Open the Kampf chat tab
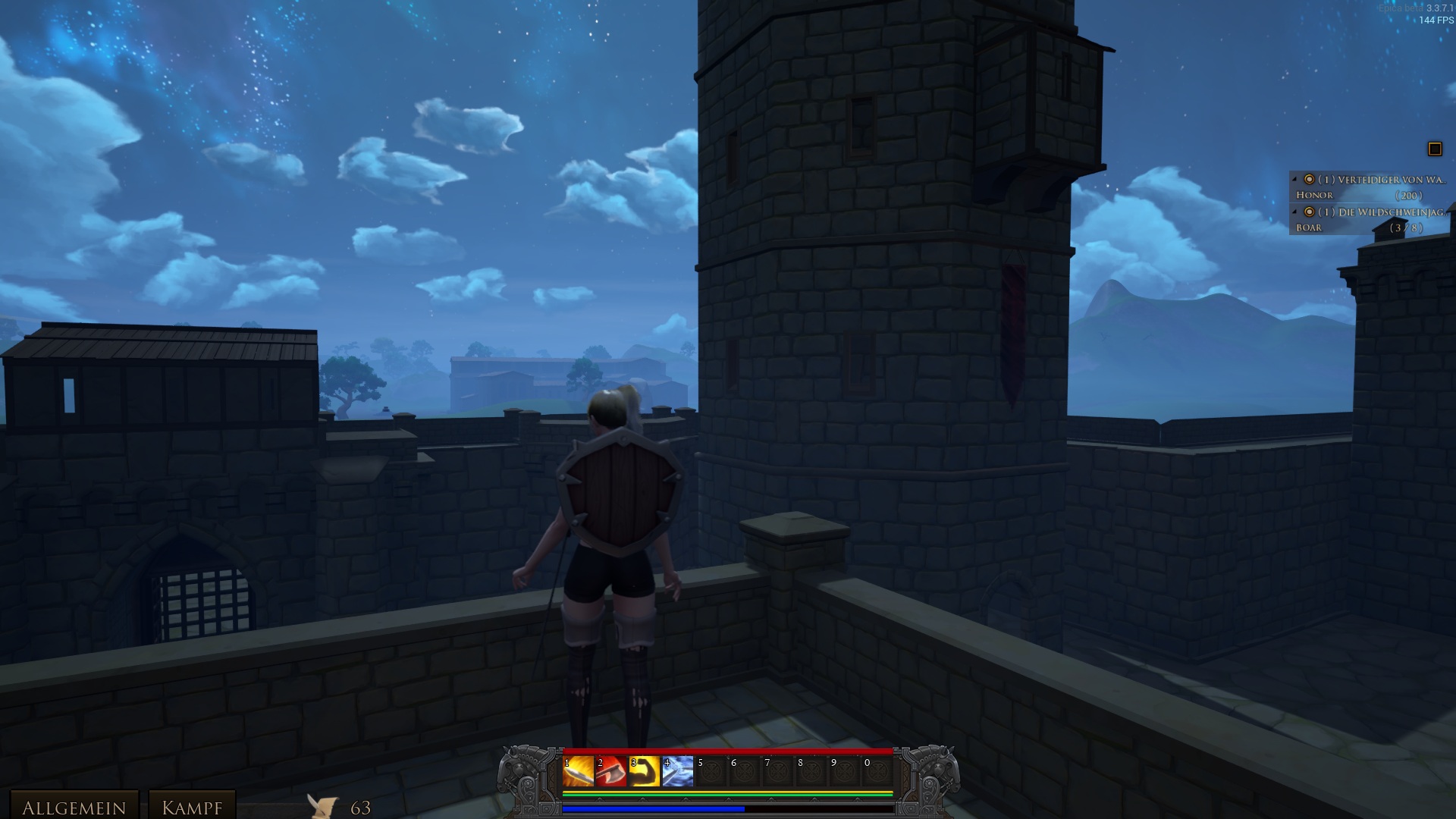1456x819 pixels. point(192,806)
